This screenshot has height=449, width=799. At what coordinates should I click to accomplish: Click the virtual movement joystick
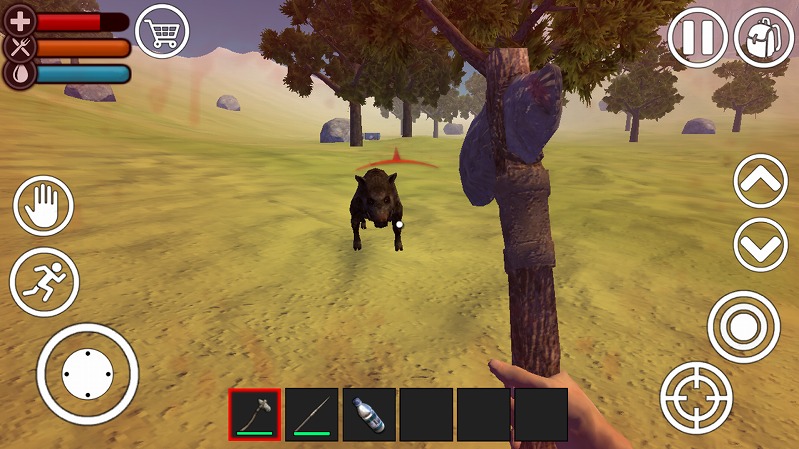[87, 373]
